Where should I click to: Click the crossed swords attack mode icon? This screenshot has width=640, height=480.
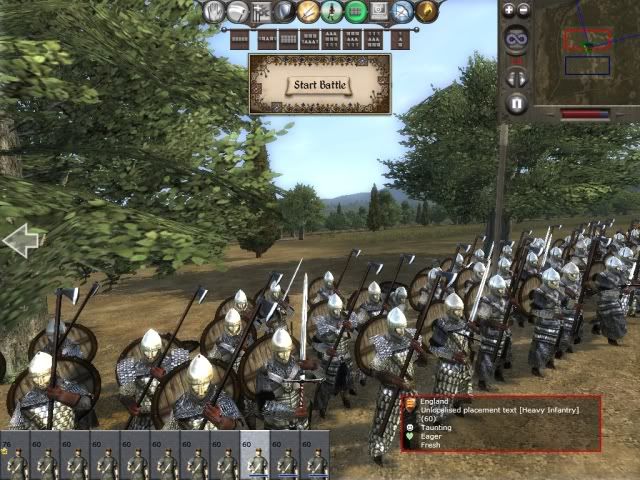point(308,11)
